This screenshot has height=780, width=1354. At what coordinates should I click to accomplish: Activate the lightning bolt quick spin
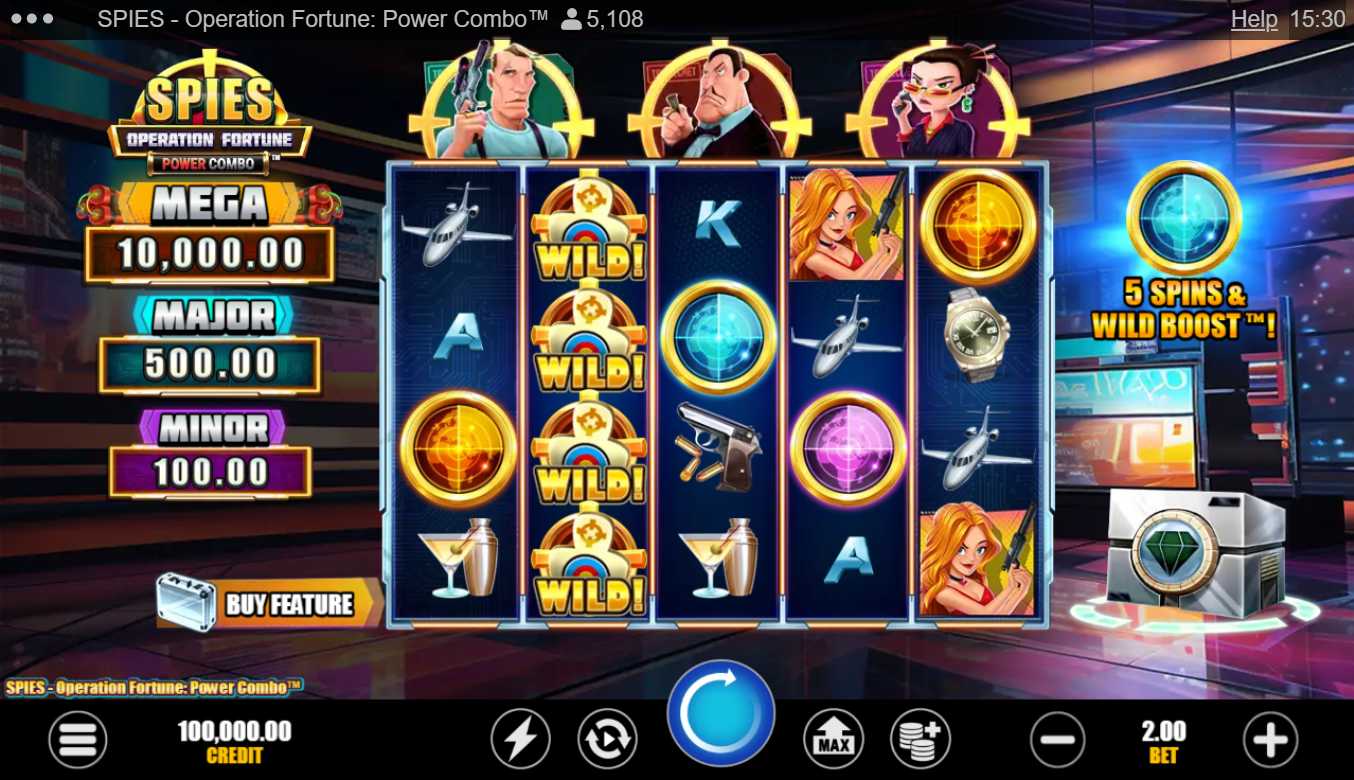tap(519, 741)
